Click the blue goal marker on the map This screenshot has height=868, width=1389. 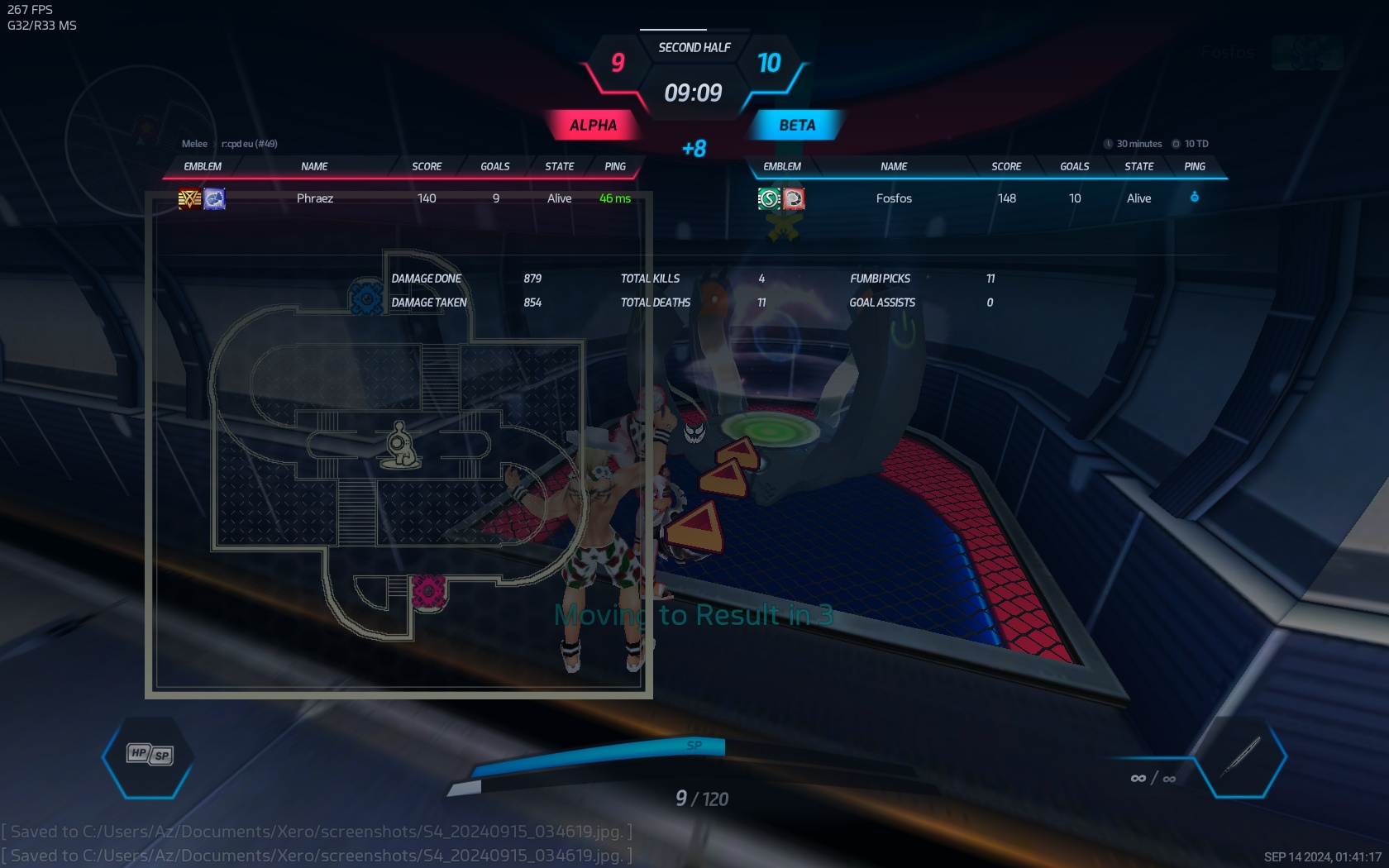point(365,298)
